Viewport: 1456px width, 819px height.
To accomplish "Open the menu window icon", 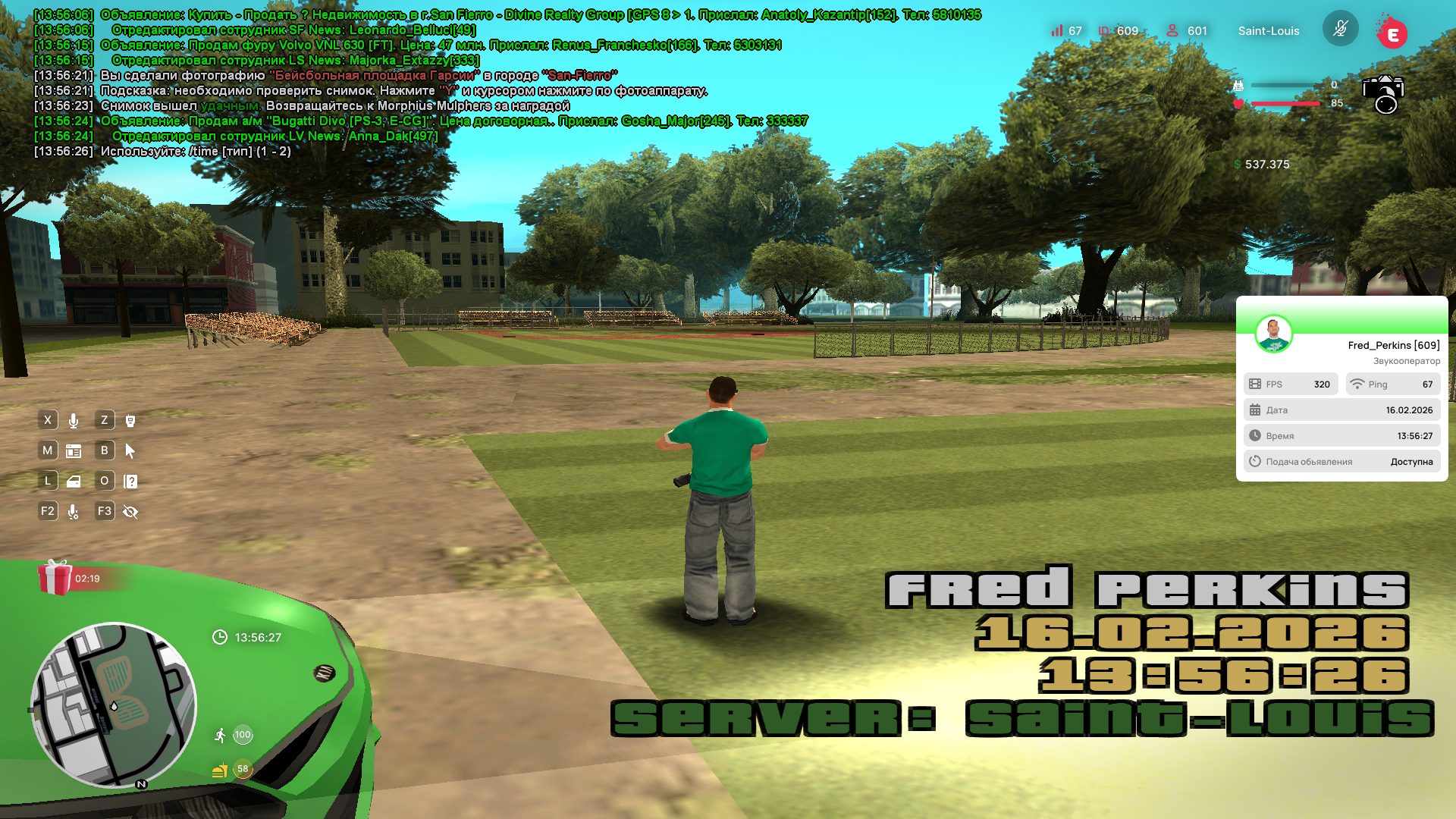I will (x=74, y=451).
